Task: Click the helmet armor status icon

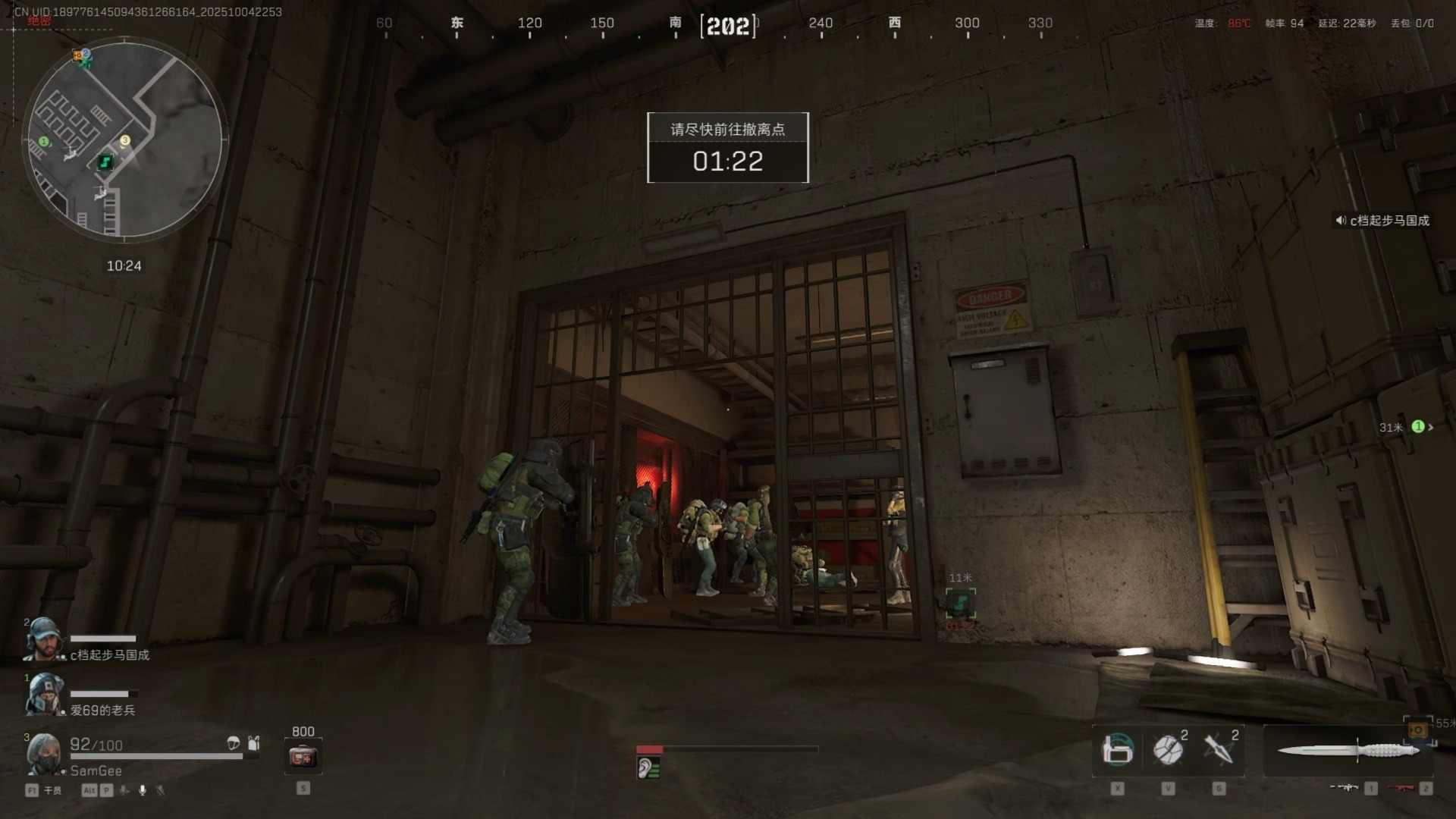Action: [x=234, y=743]
